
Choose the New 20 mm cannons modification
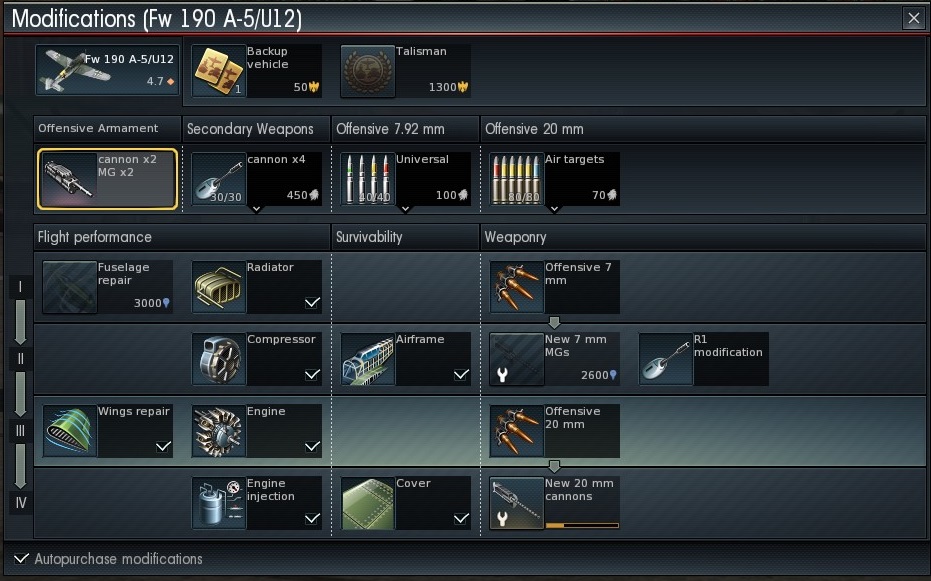(x=554, y=502)
